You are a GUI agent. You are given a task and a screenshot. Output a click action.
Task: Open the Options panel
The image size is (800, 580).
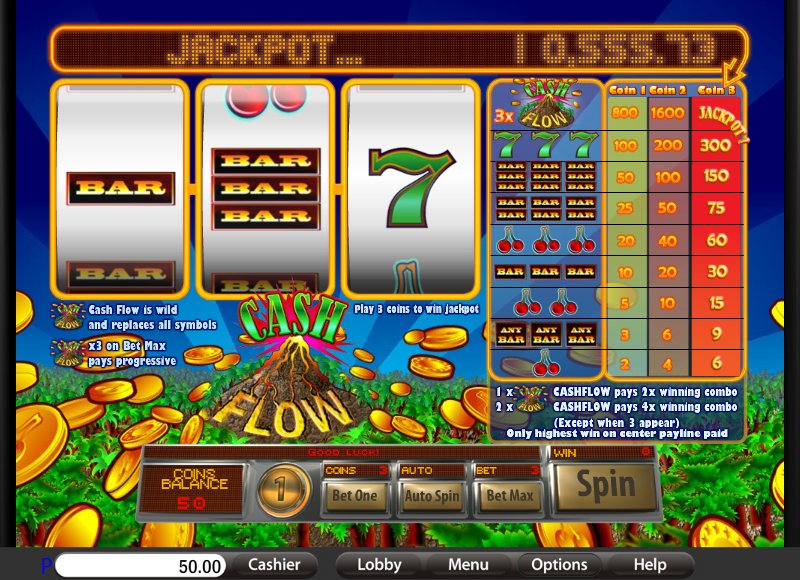(559, 565)
